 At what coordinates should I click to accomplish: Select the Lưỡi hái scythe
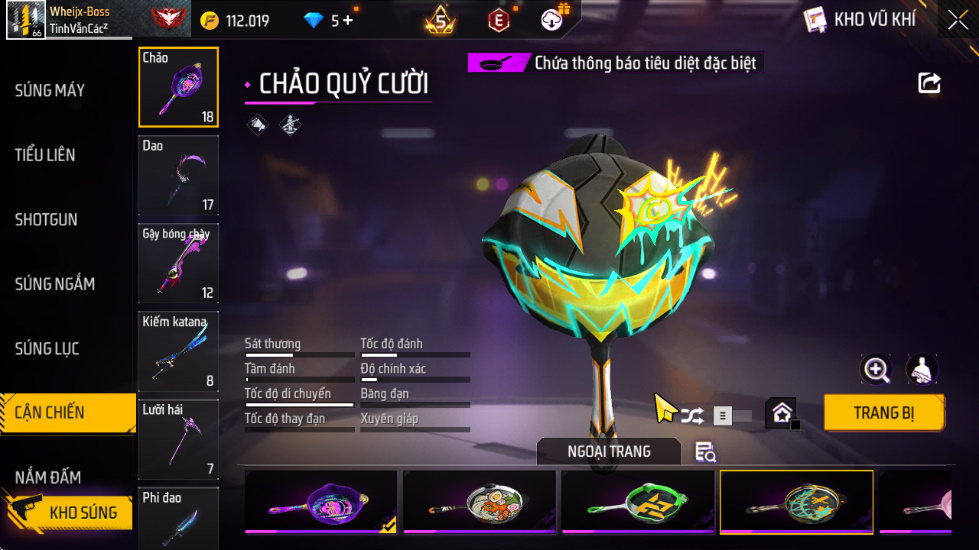[178, 439]
